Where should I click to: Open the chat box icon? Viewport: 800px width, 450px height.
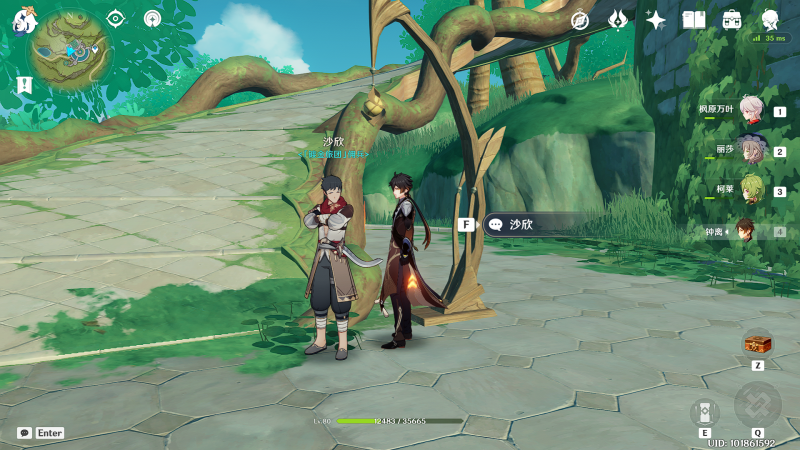(24, 433)
